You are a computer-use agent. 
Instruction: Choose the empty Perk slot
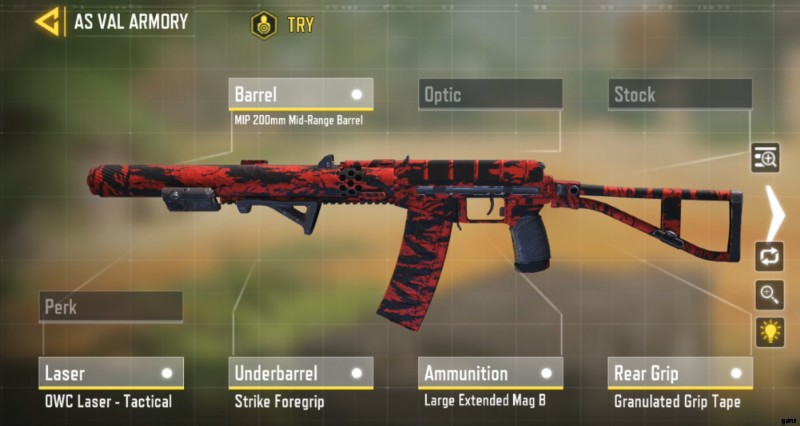(110, 306)
